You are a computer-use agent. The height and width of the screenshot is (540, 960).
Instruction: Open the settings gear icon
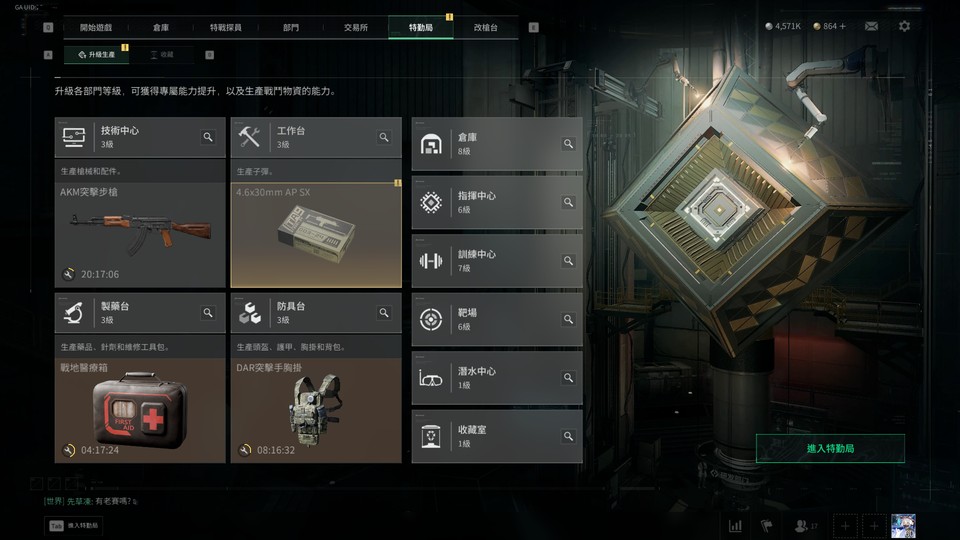904,26
